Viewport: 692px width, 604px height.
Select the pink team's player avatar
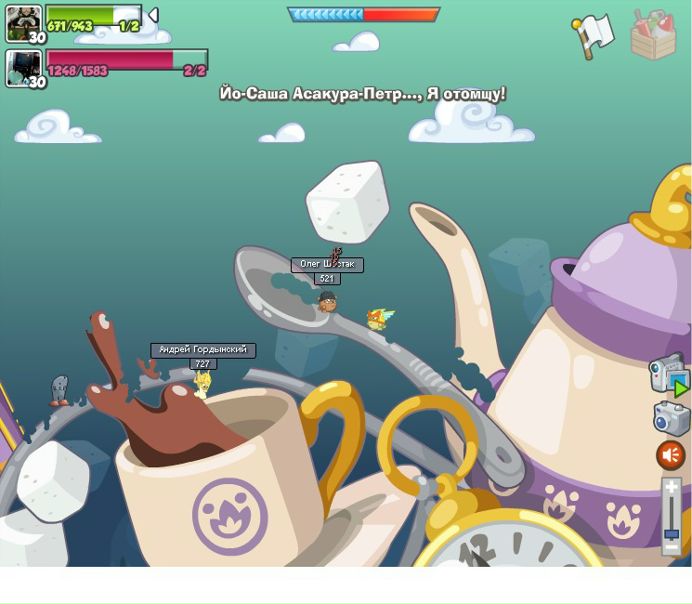(24, 68)
